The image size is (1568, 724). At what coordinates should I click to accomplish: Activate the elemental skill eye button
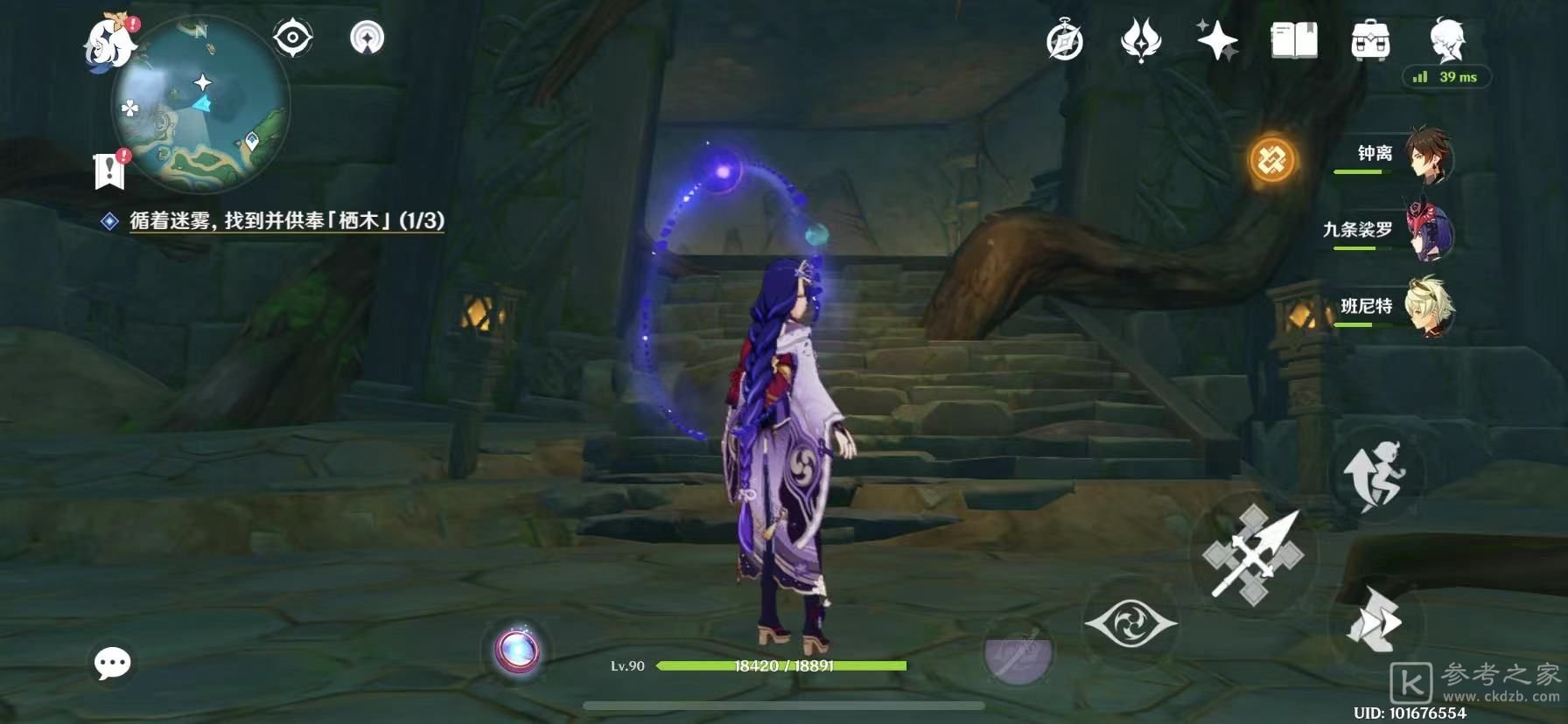click(1130, 623)
